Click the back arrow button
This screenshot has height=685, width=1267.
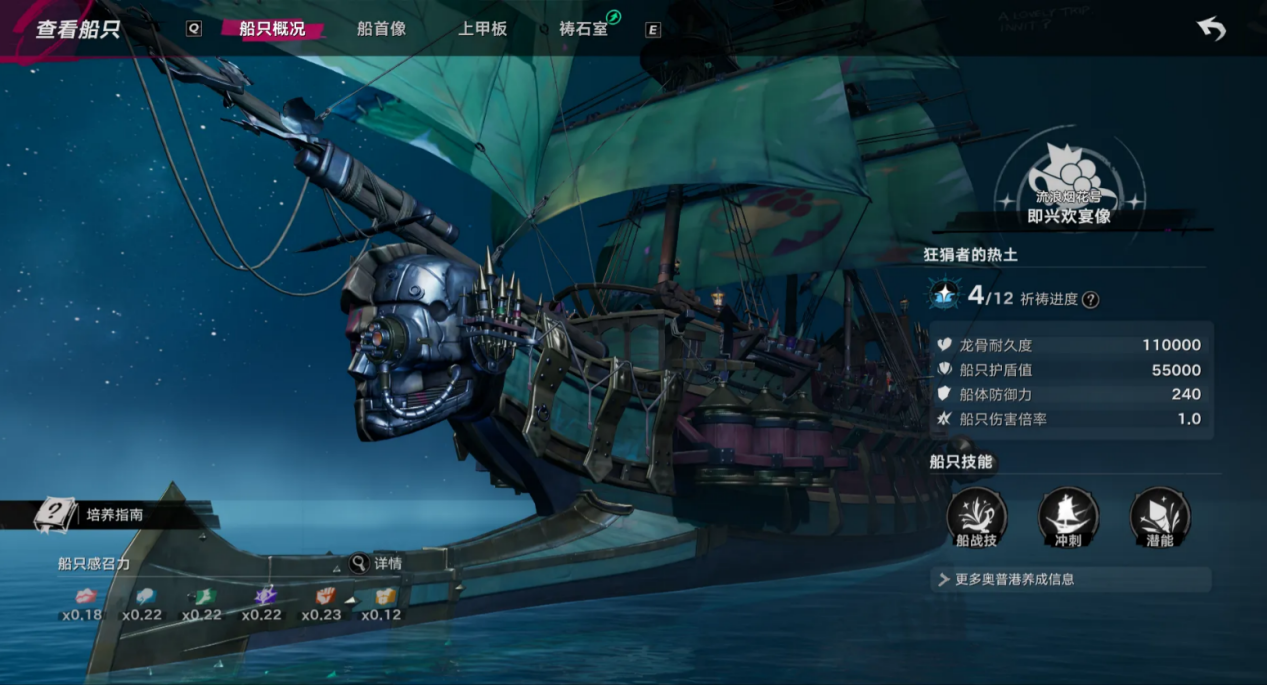point(1211,29)
